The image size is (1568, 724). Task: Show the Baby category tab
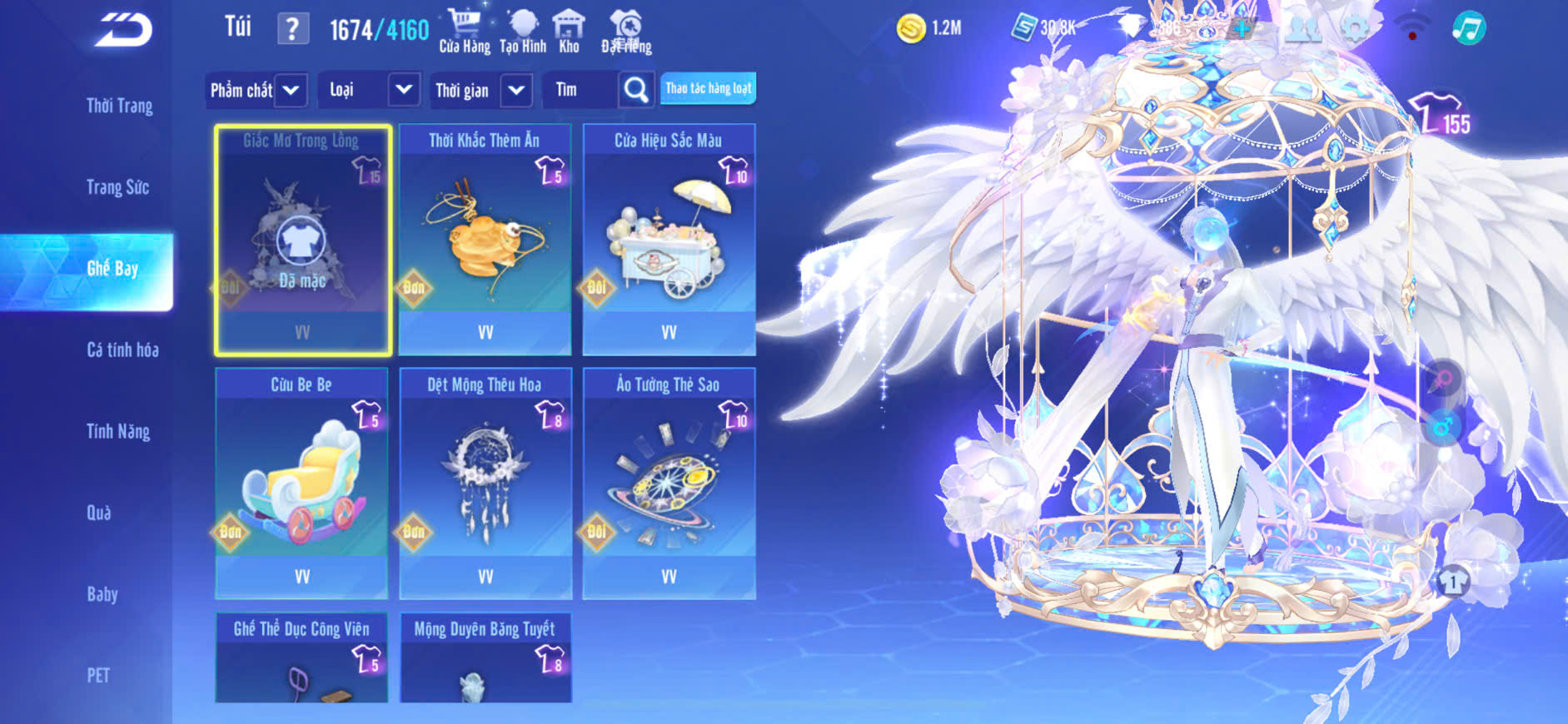coord(102,594)
